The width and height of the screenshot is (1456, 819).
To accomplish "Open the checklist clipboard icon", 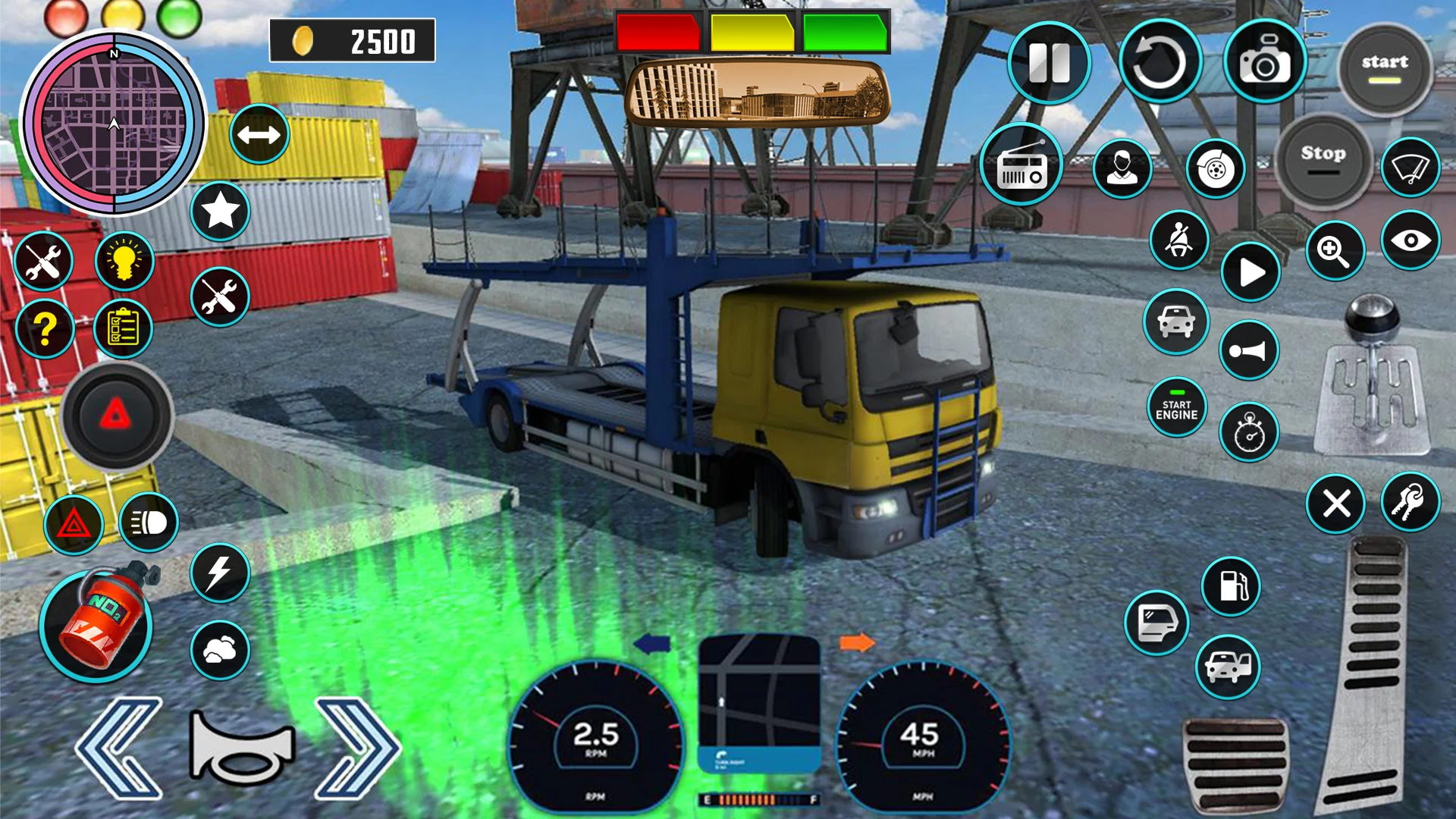I will pos(123,329).
